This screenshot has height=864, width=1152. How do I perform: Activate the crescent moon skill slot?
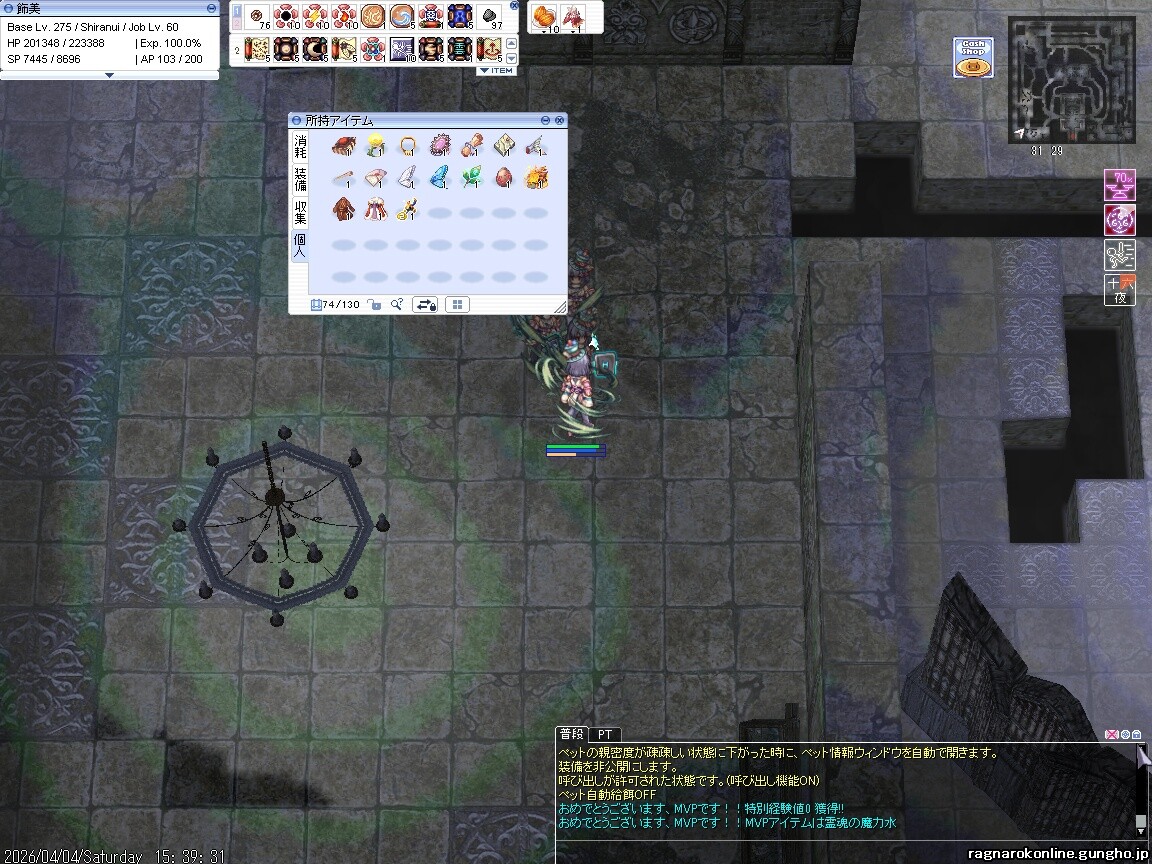click(315, 47)
